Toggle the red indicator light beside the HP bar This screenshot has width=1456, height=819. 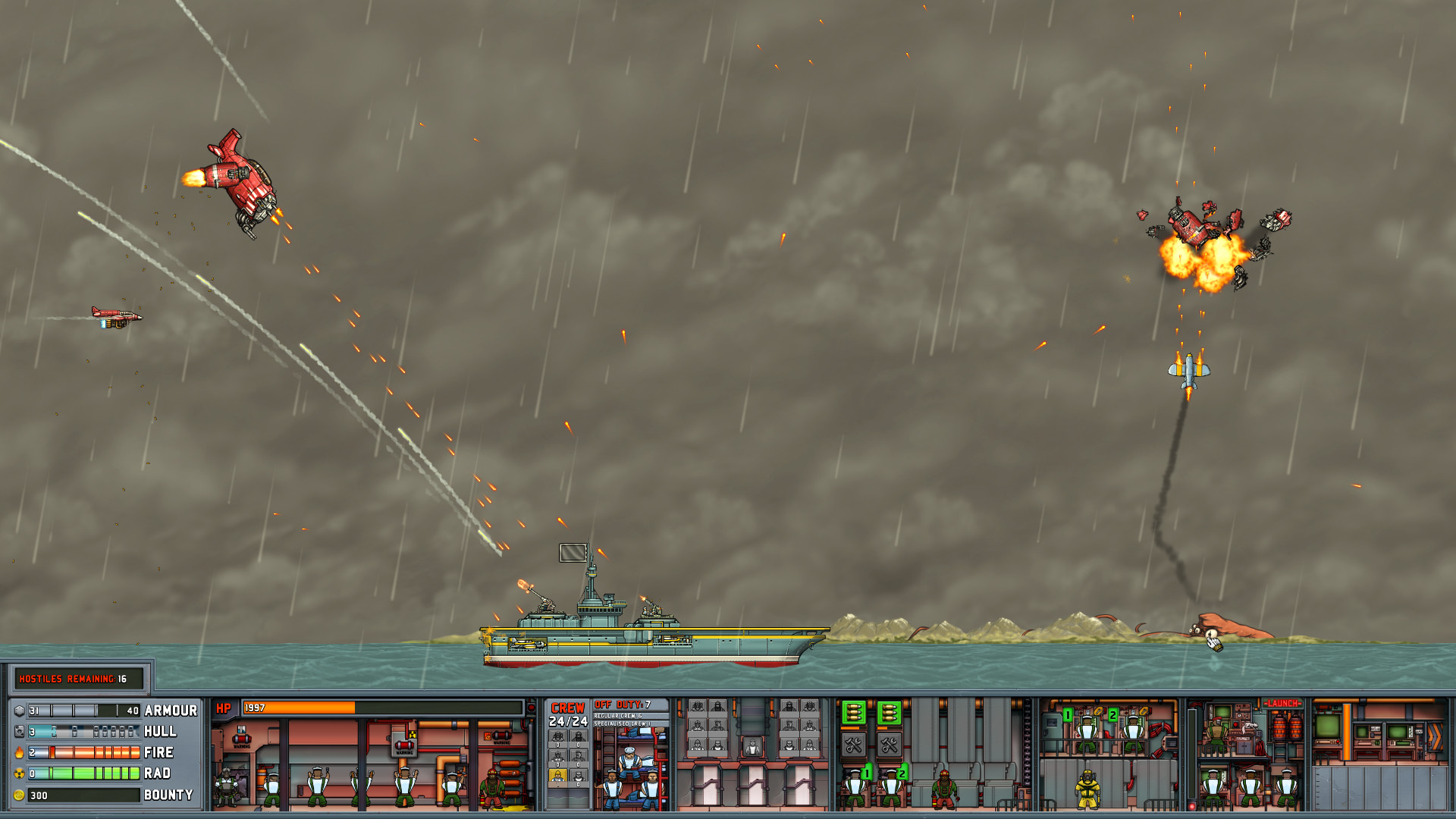point(531,707)
